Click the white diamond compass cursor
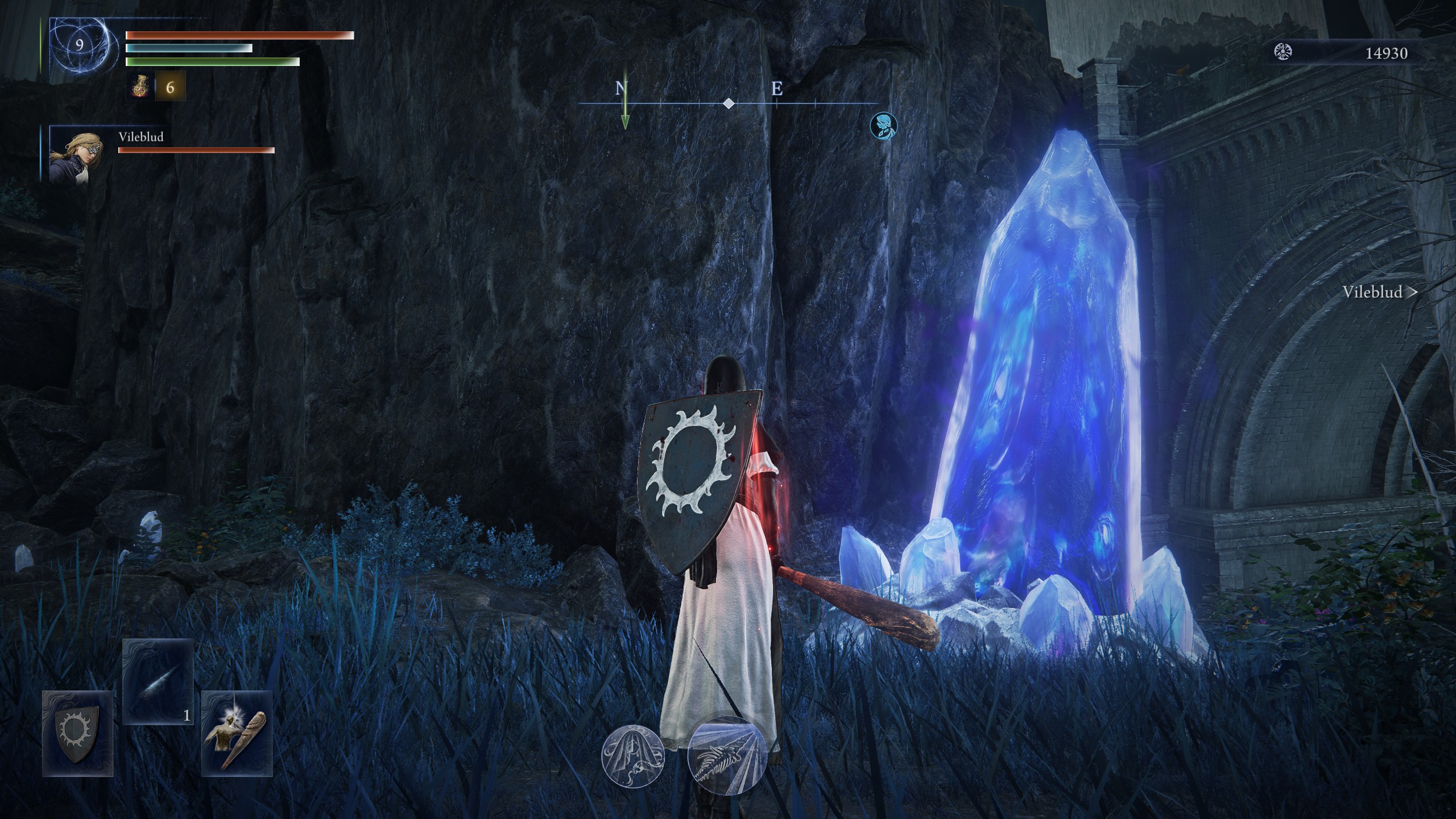The height and width of the screenshot is (819, 1456). click(728, 104)
